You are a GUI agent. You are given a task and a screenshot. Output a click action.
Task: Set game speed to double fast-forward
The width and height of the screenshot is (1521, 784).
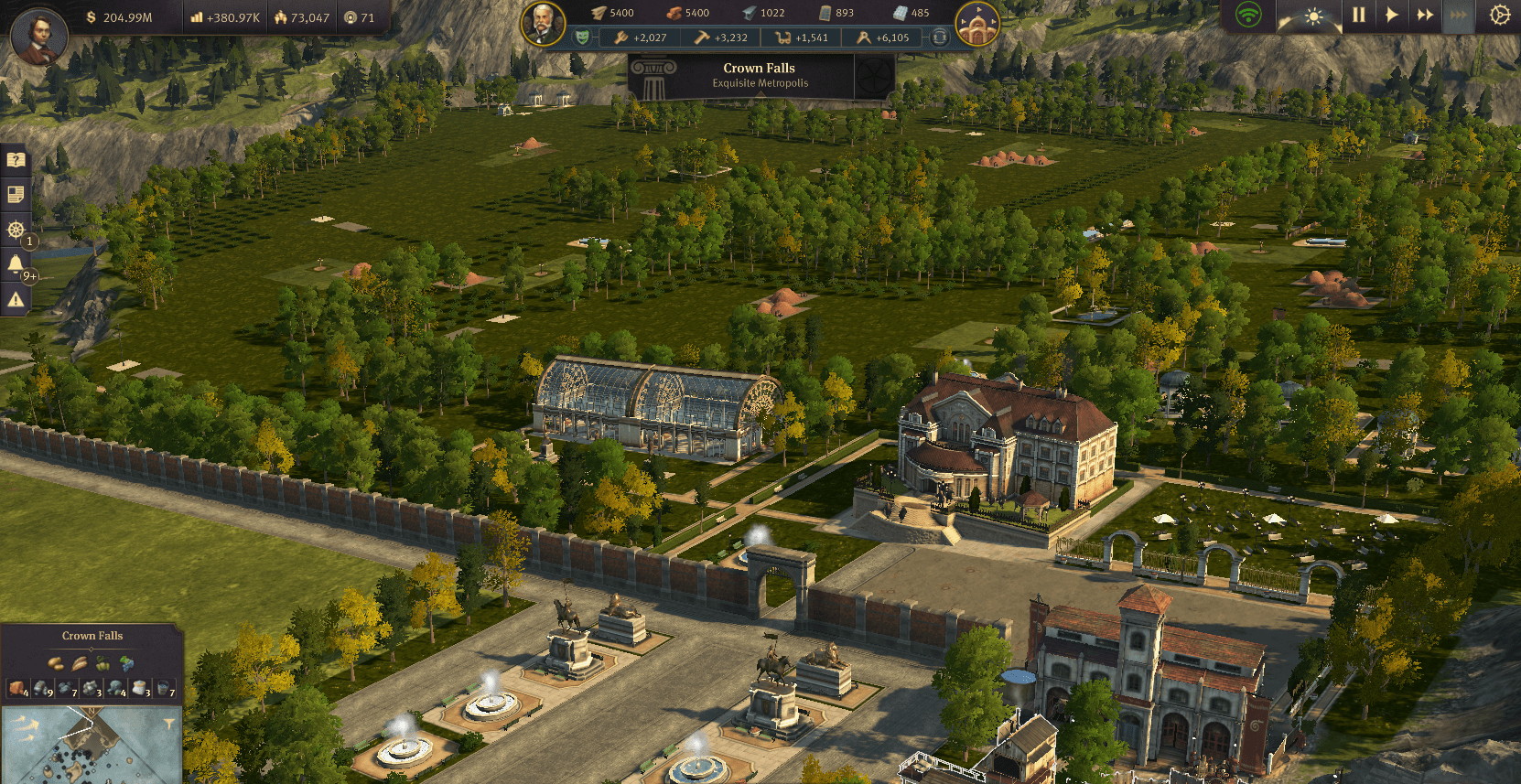pyautogui.click(x=1425, y=15)
